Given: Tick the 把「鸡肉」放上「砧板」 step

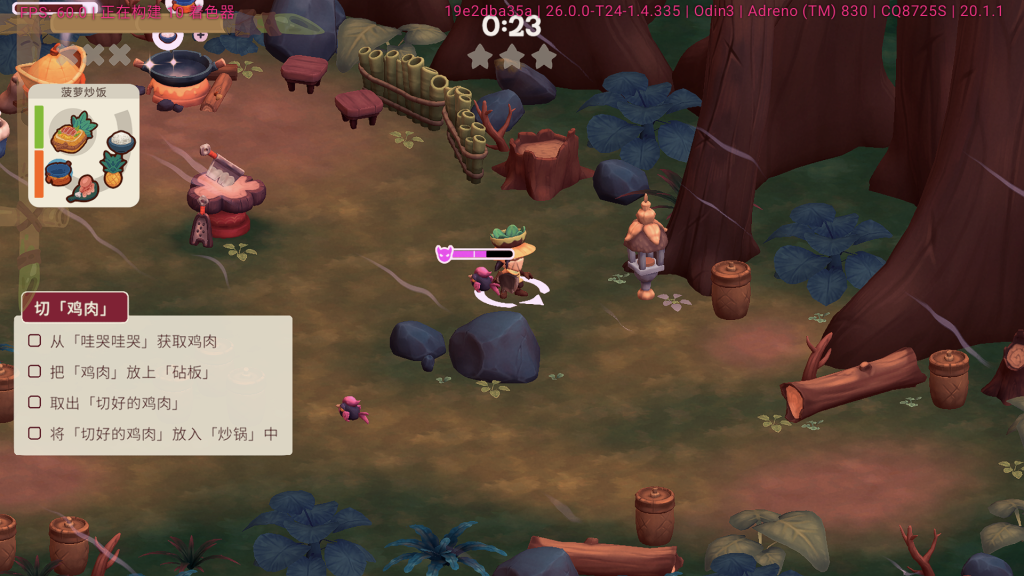Looking at the screenshot, I should [35, 372].
